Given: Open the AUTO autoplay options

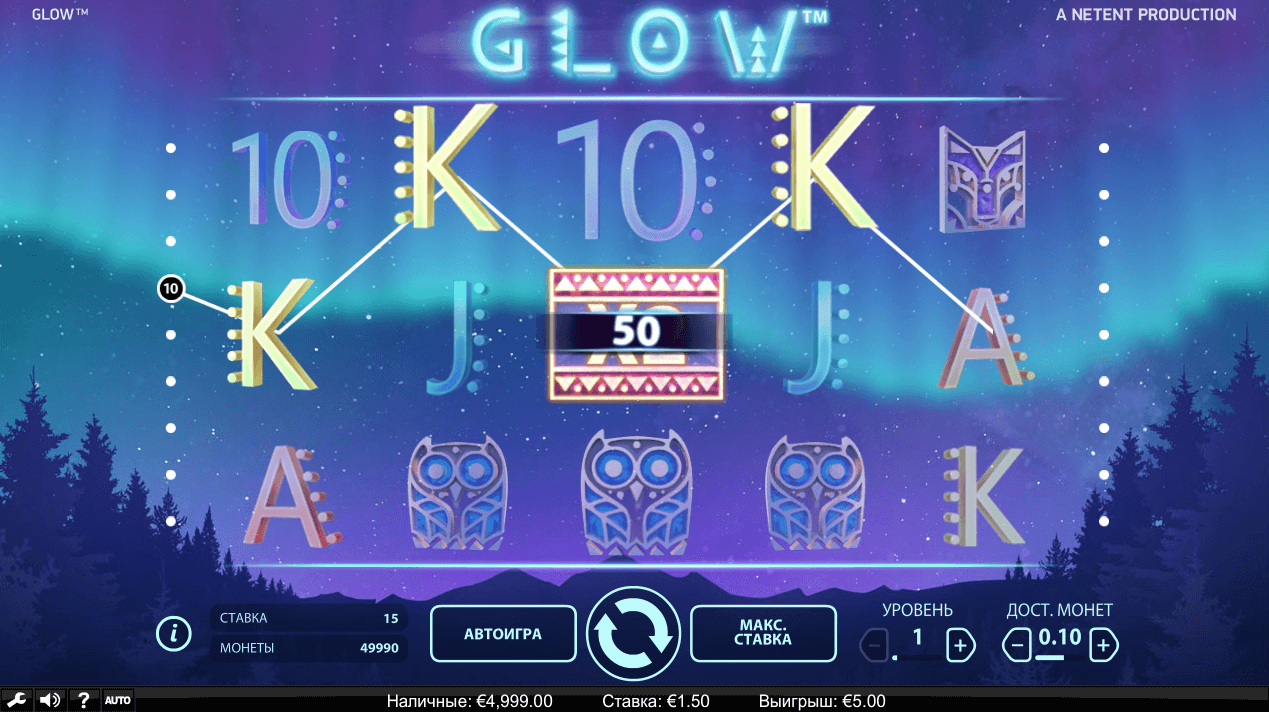Looking at the screenshot, I should [x=118, y=700].
